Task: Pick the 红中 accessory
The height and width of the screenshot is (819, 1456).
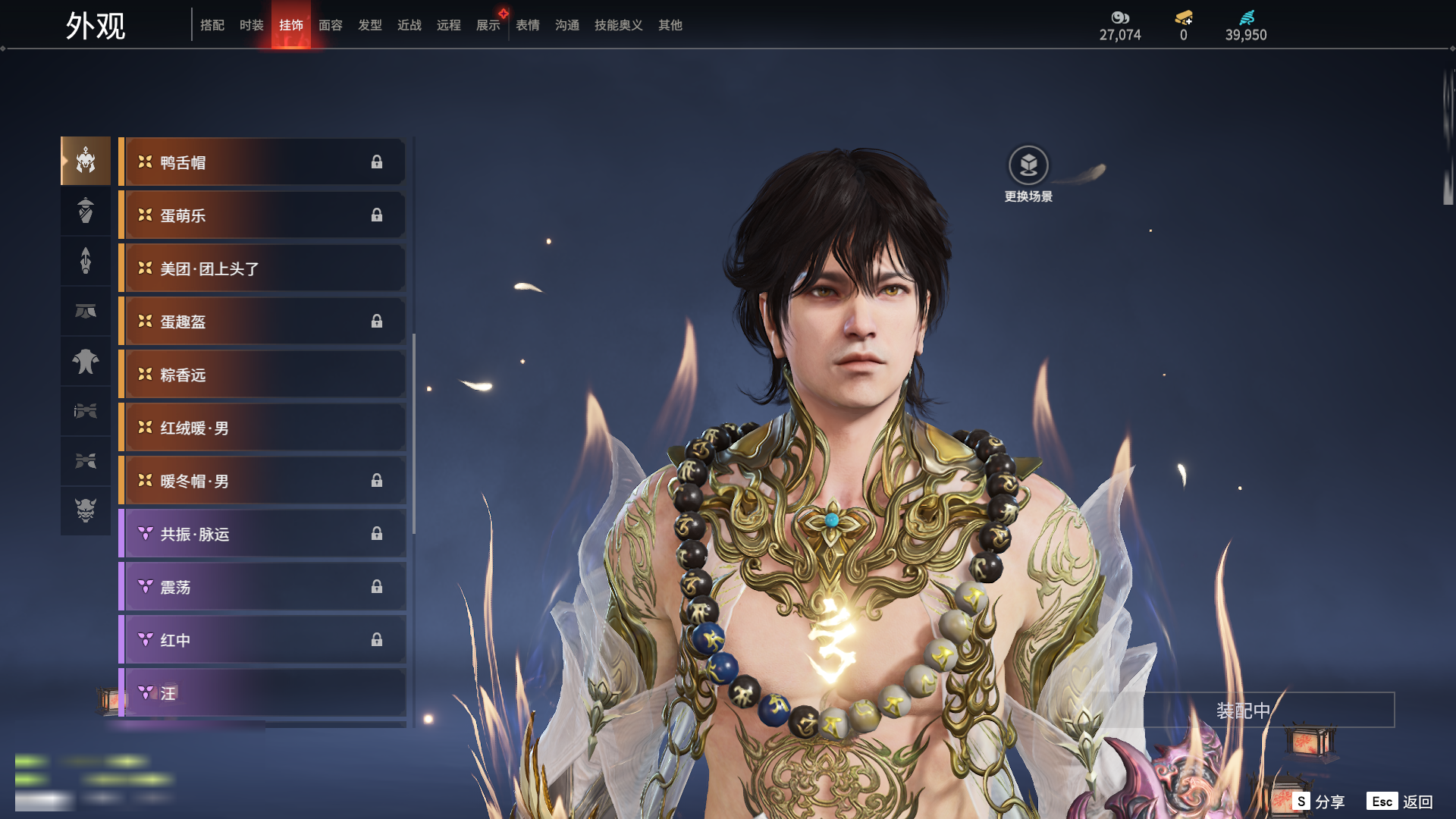Action: [x=262, y=640]
